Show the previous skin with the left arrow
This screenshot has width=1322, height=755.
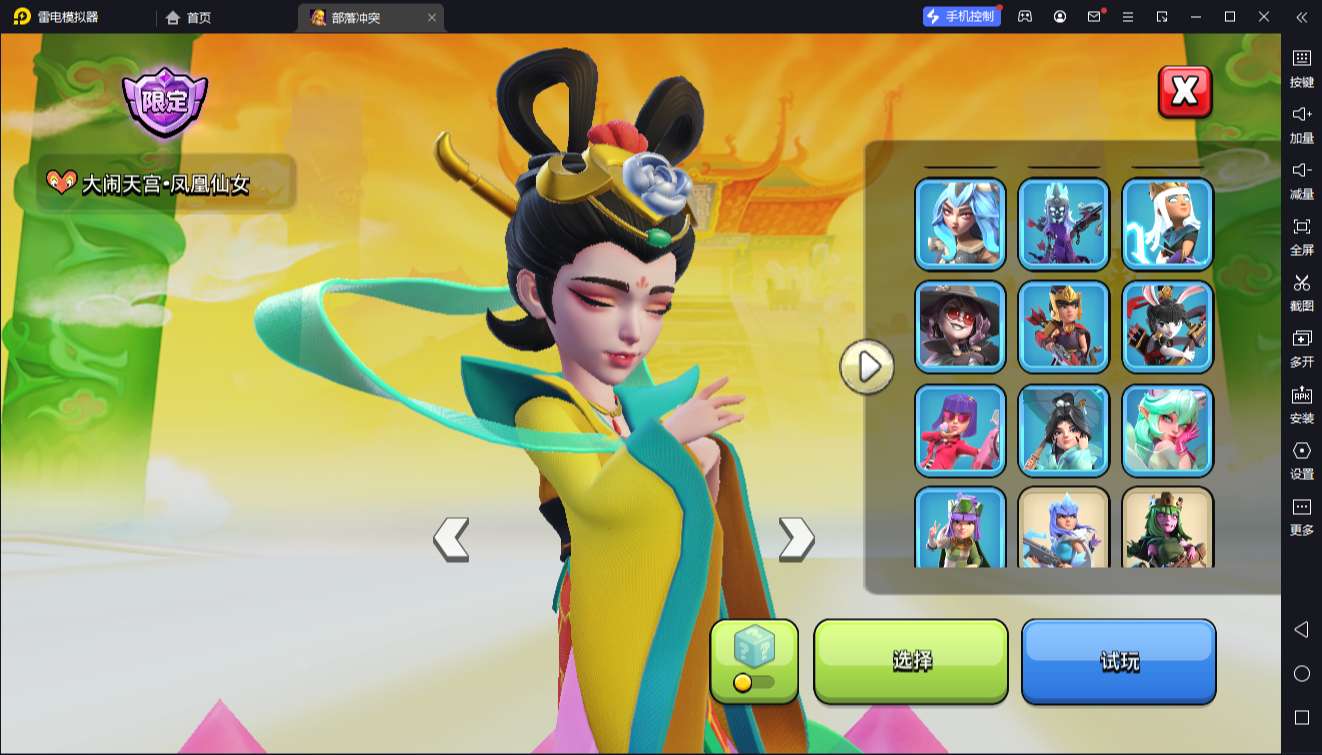coord(451,539)
